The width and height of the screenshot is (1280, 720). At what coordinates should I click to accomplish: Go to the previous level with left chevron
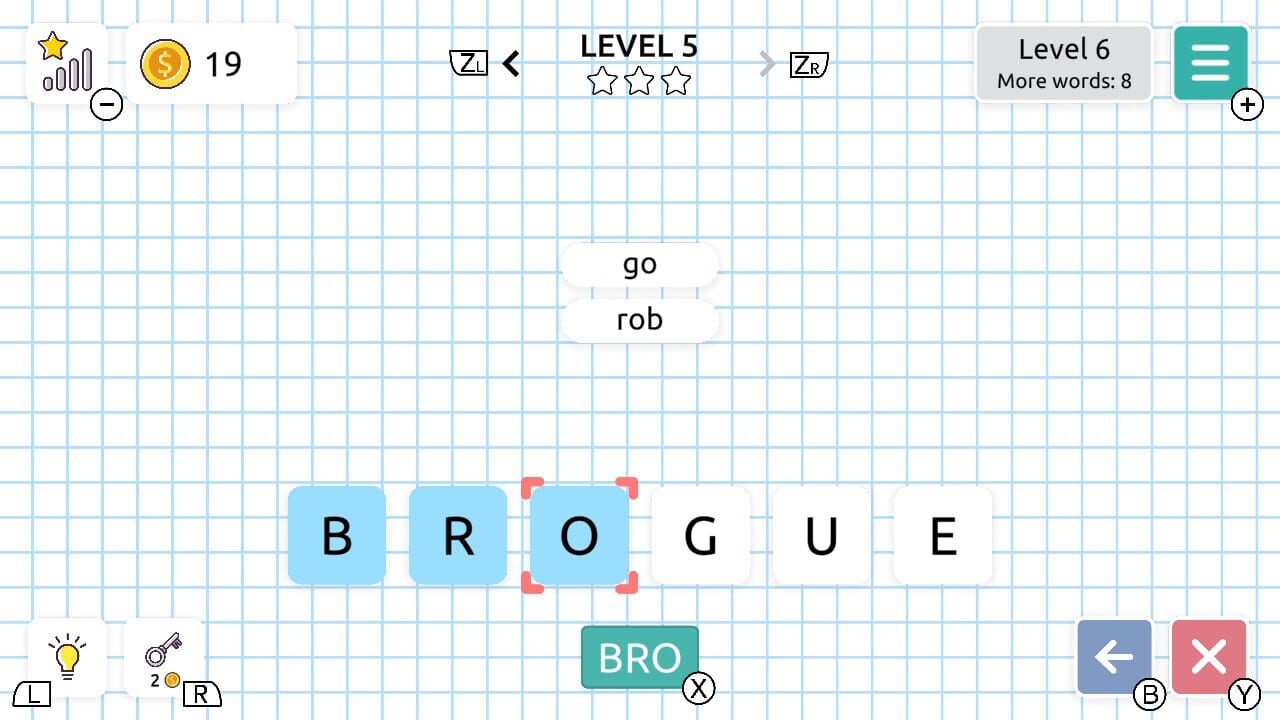tap(511, 62)
